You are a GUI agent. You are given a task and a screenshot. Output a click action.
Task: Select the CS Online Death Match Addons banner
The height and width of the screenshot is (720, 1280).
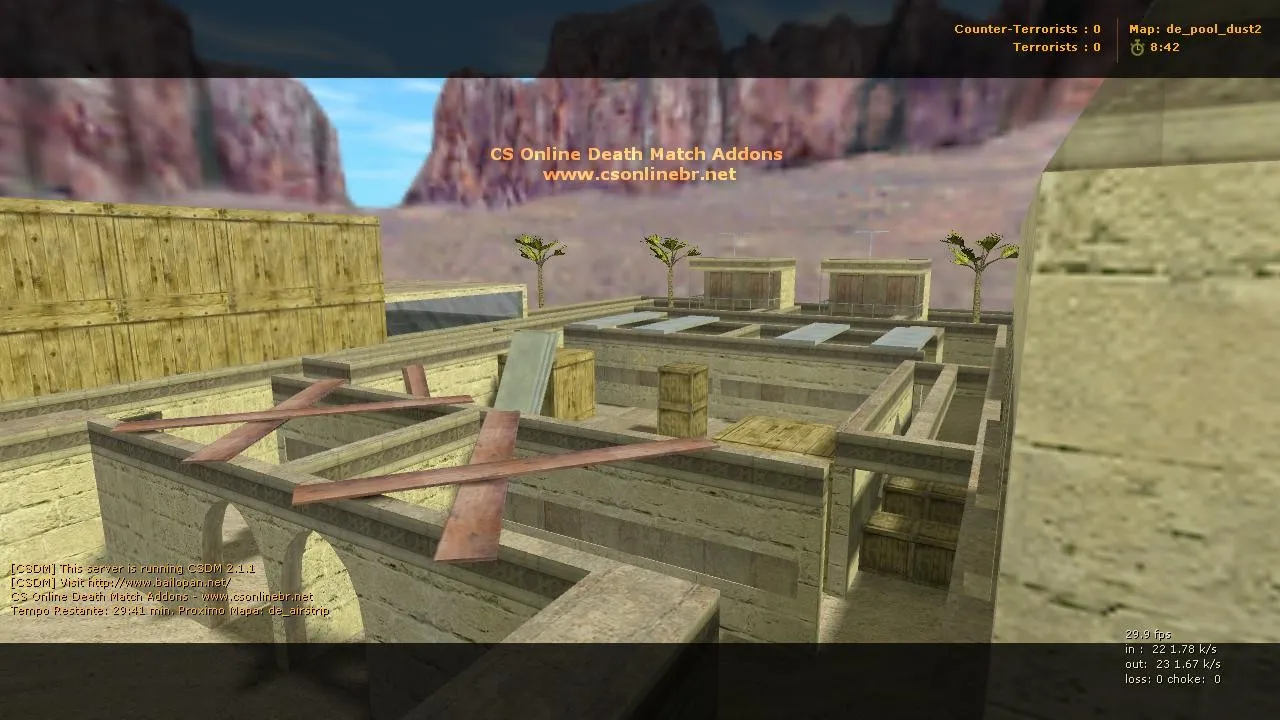636,153
